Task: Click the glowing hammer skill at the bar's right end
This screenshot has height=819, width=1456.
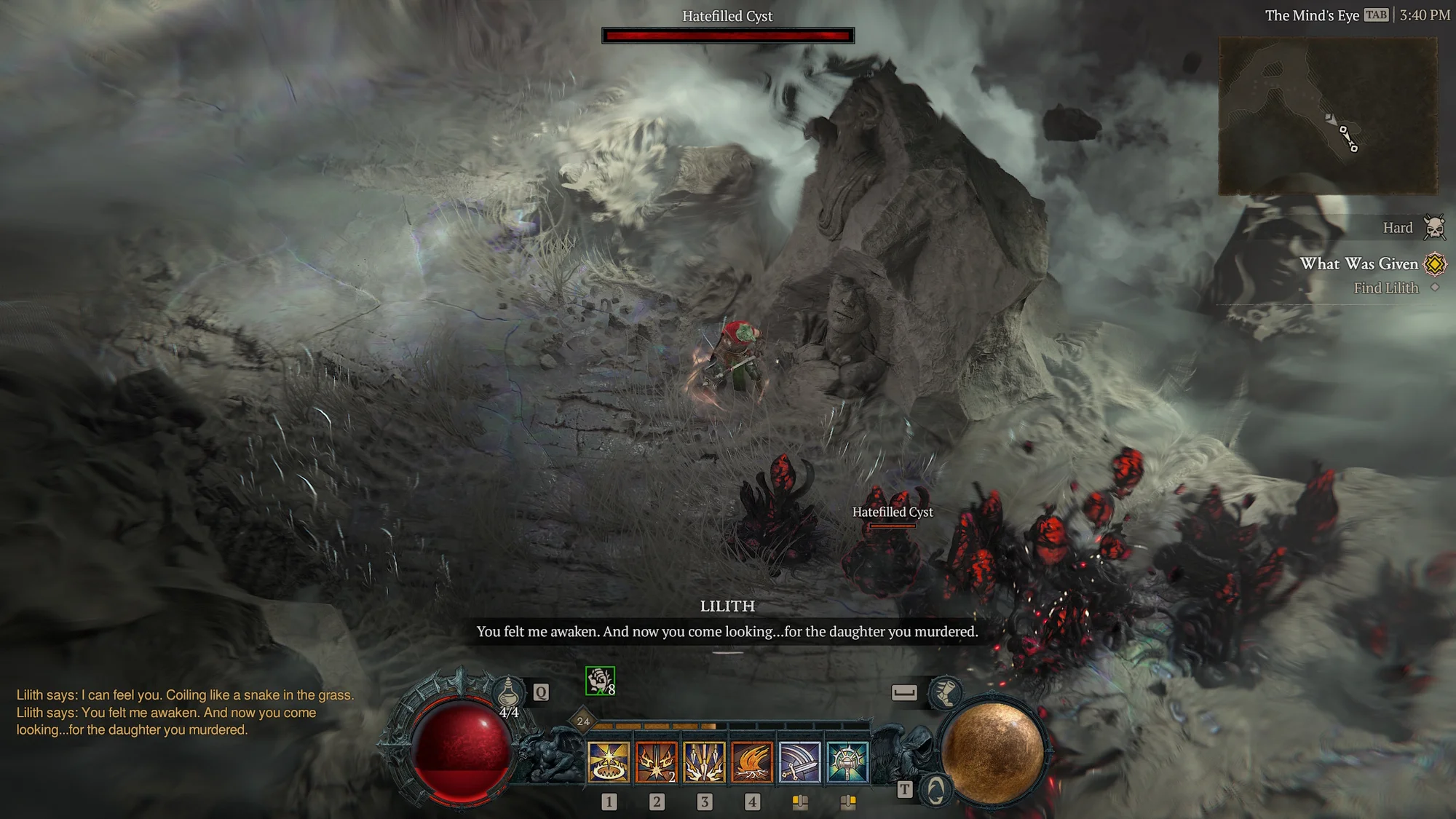Action: point(848,761)
